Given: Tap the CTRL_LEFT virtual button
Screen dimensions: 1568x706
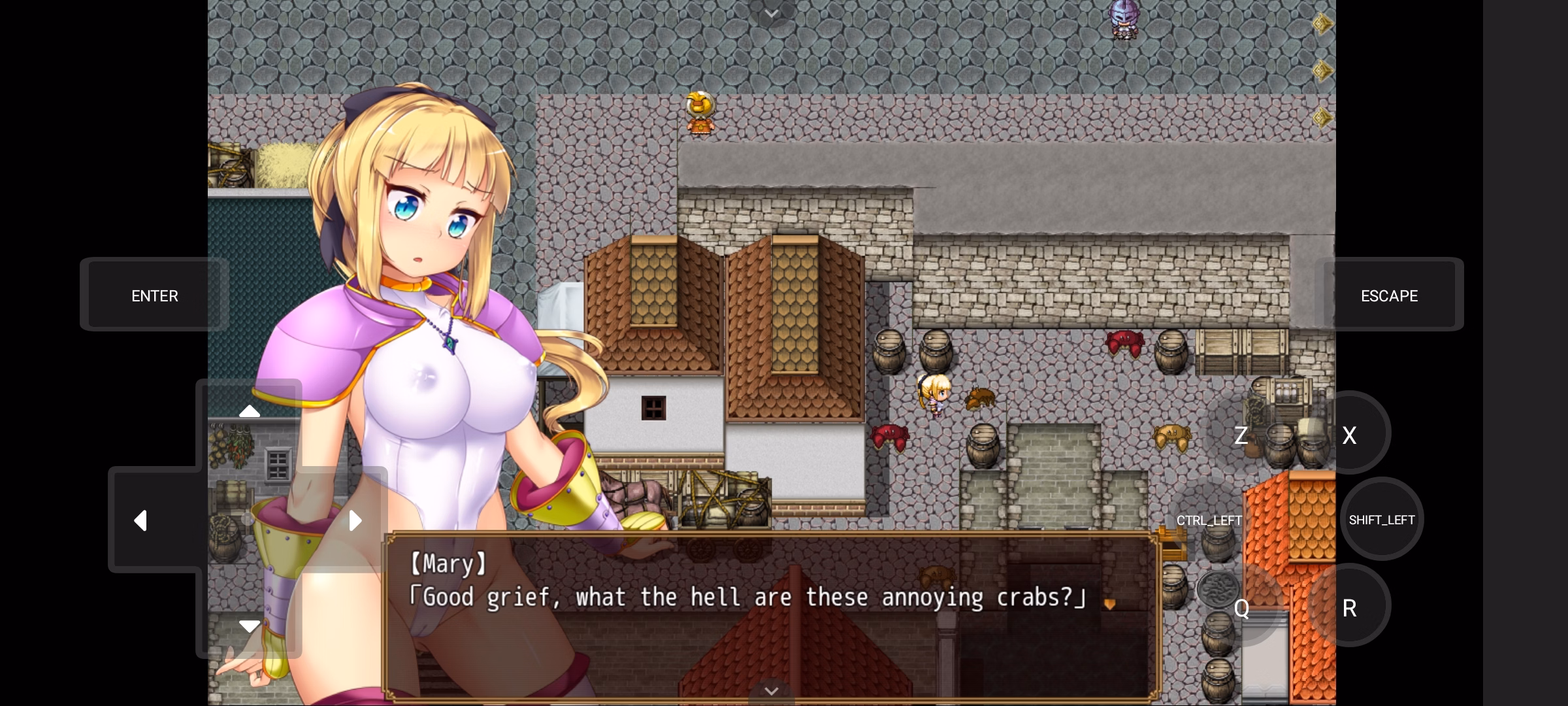Looking at the screenshot, I should pos(1209,520).
